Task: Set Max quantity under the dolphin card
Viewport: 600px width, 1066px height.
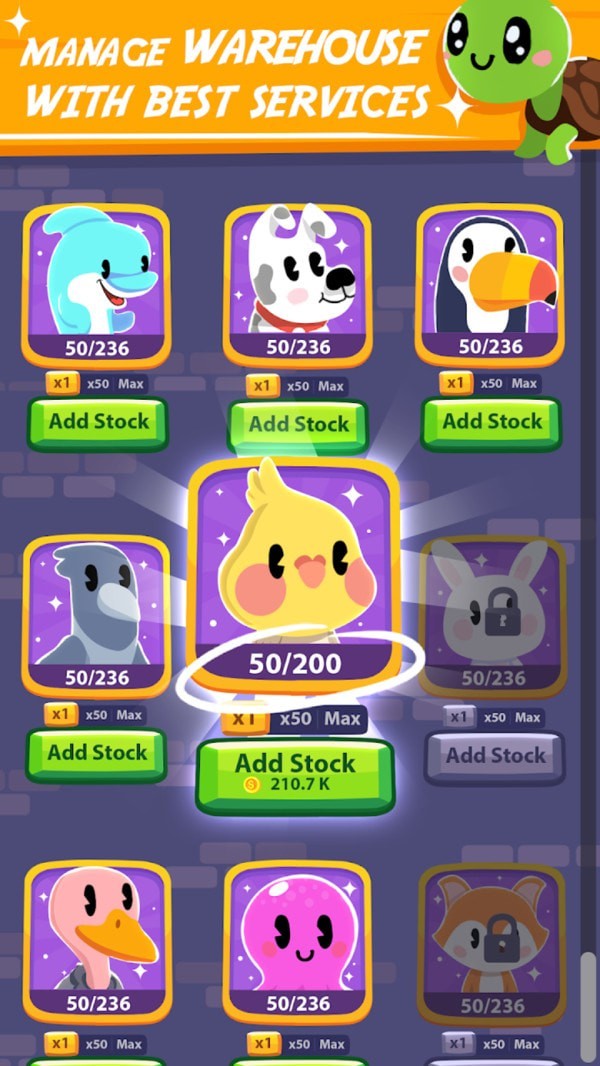Action: tap(130, 384)
